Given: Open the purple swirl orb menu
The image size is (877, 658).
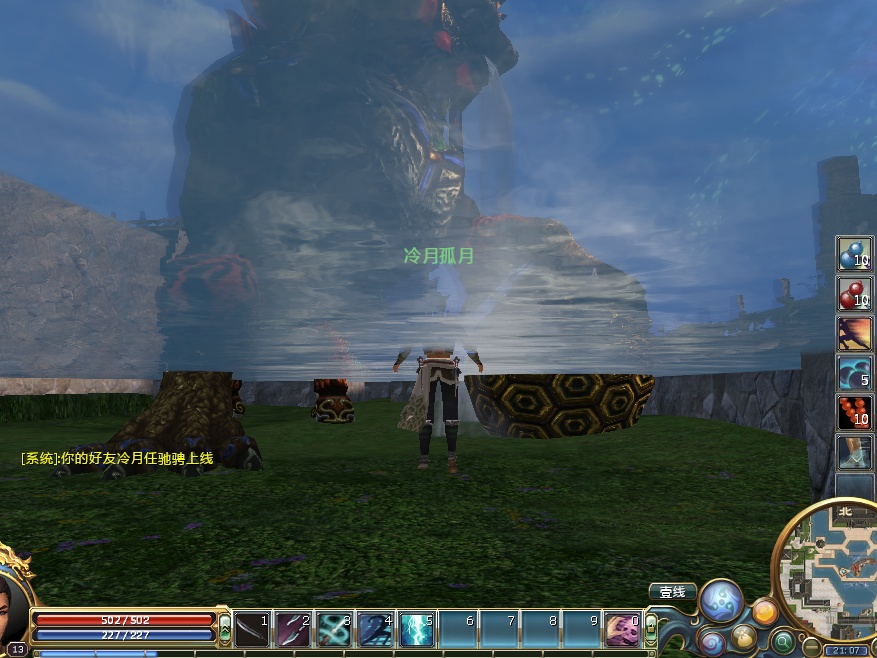Looking at the screenshot, I should click(711, 641).
